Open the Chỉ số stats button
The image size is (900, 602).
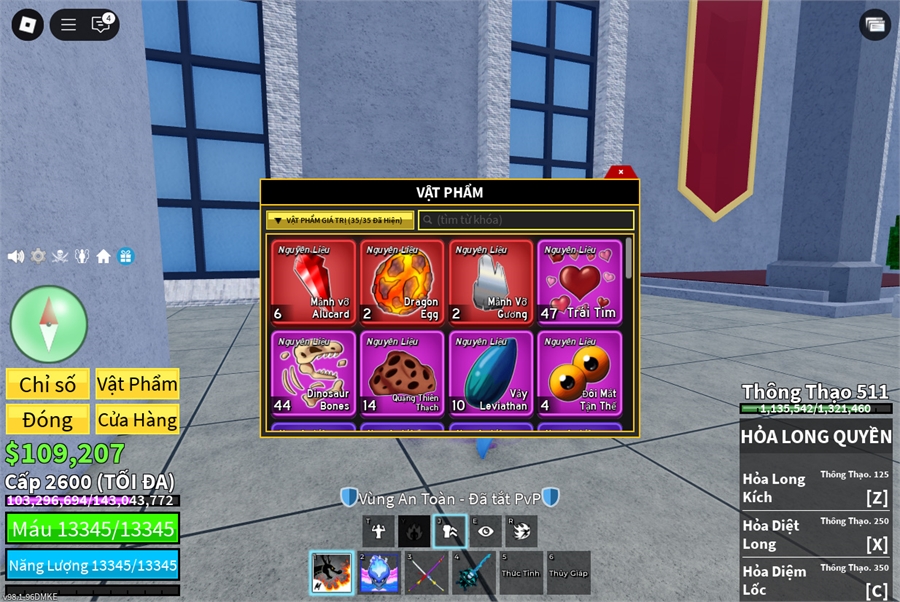(48, 384)
